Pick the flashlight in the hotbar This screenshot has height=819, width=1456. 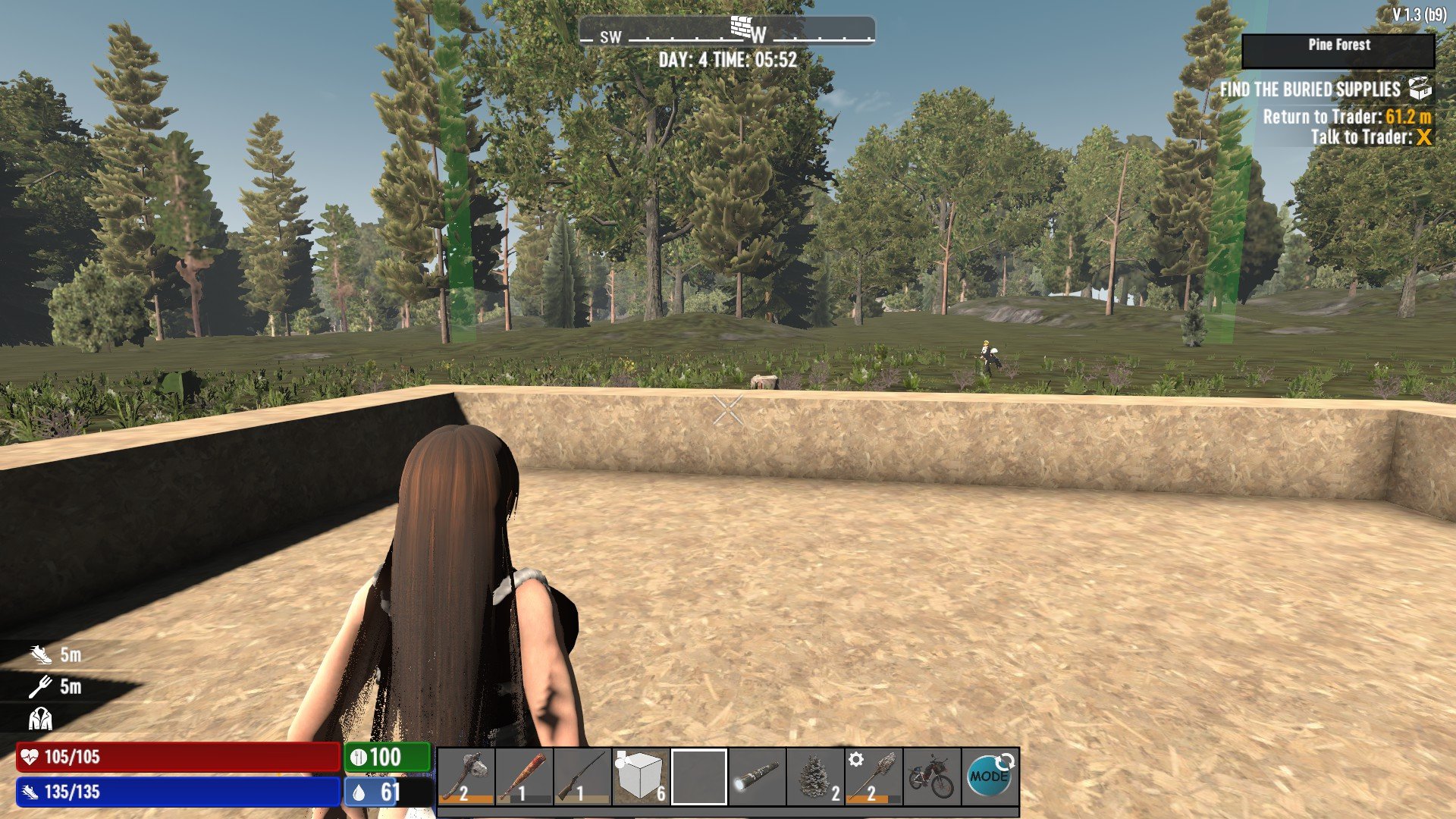pos(757,777)
